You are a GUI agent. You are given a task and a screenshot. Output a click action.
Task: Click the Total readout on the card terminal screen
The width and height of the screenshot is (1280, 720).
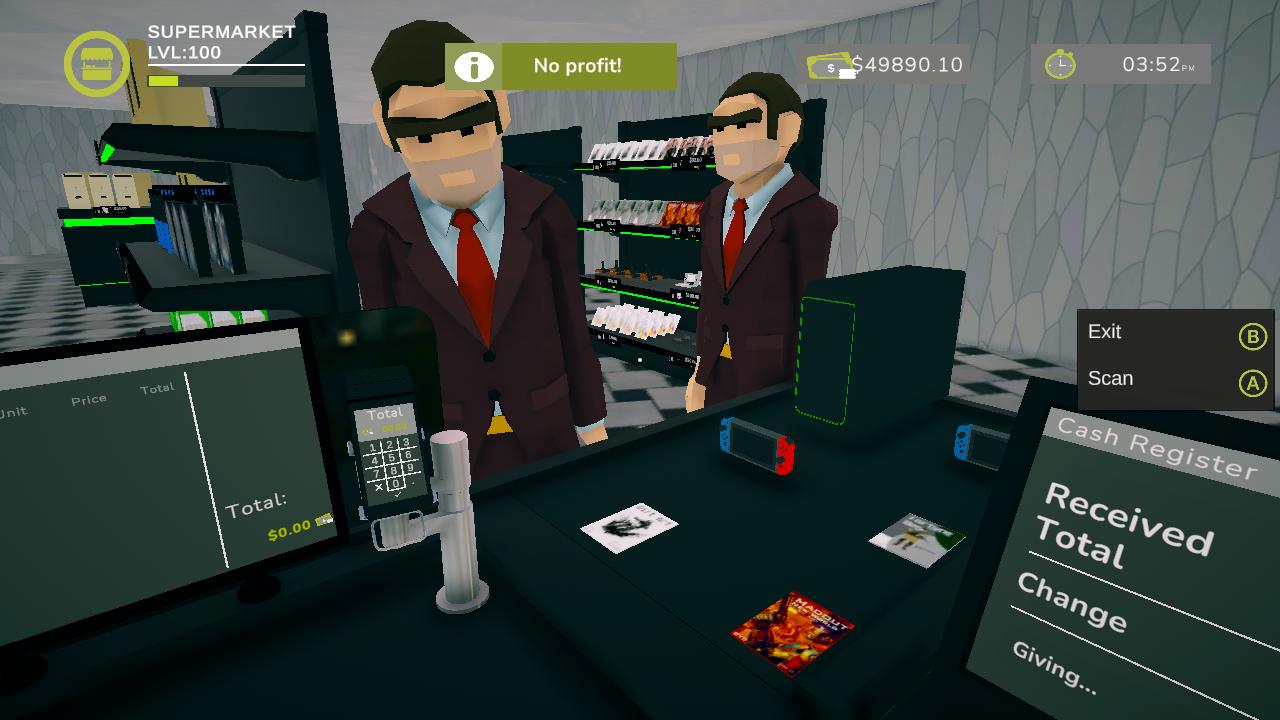point(388,412)
